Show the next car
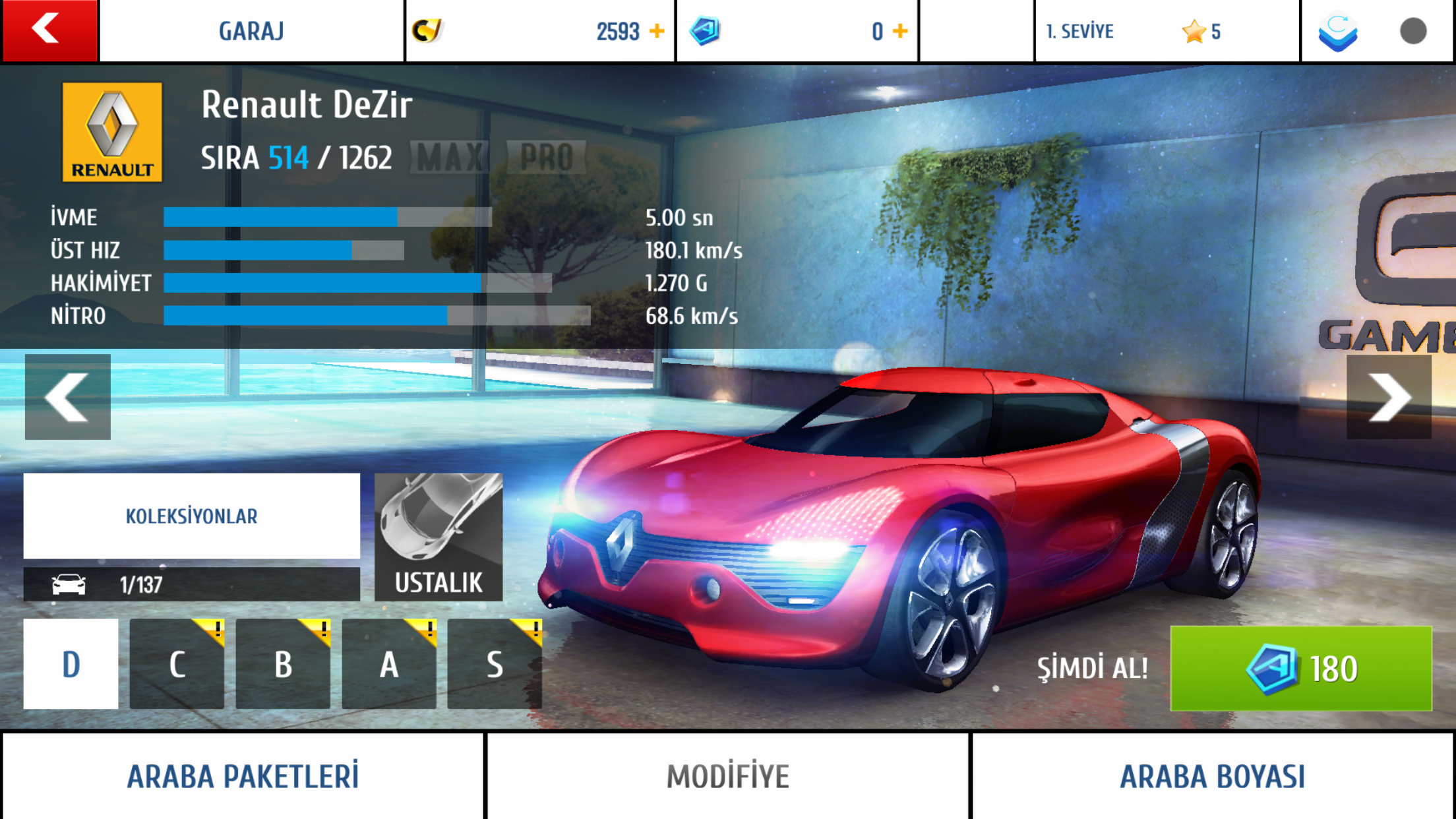This screenshot has height=819, width=1456. point(1389,397)
